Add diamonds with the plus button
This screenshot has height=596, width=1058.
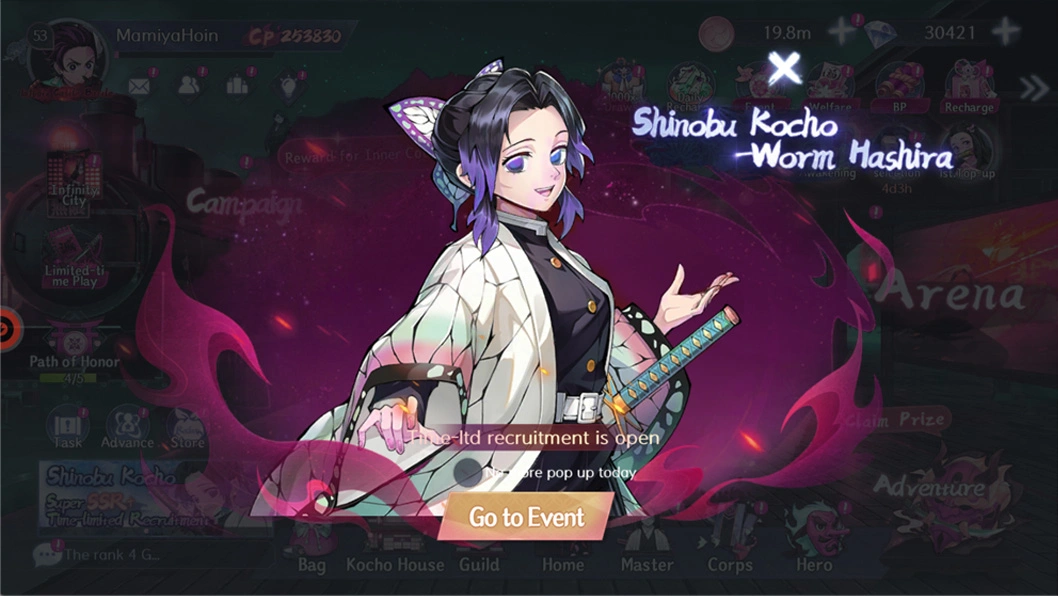click(1004, 32)
